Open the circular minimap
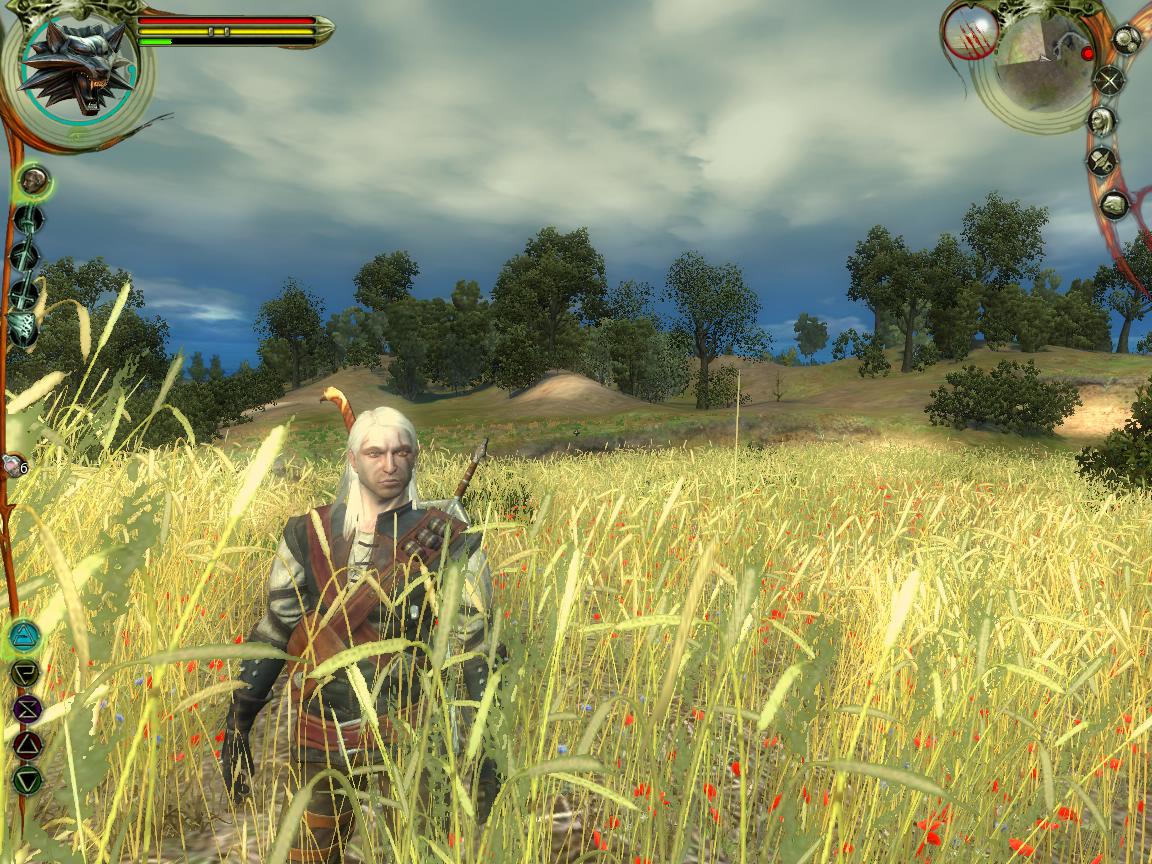Viewport: 1152px width, 864px height. [1041, 64]
